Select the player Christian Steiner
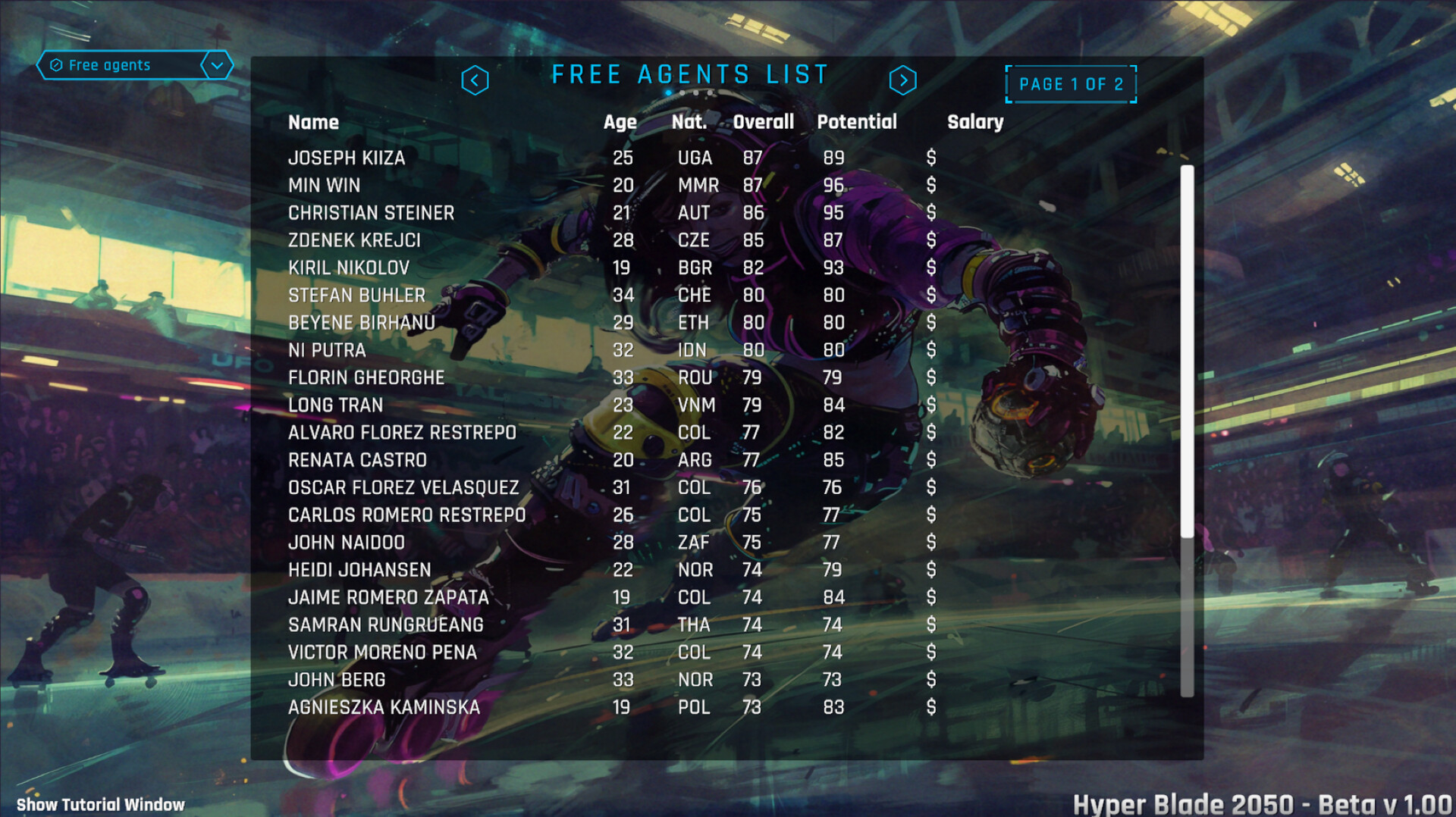 tap(371, 213)
